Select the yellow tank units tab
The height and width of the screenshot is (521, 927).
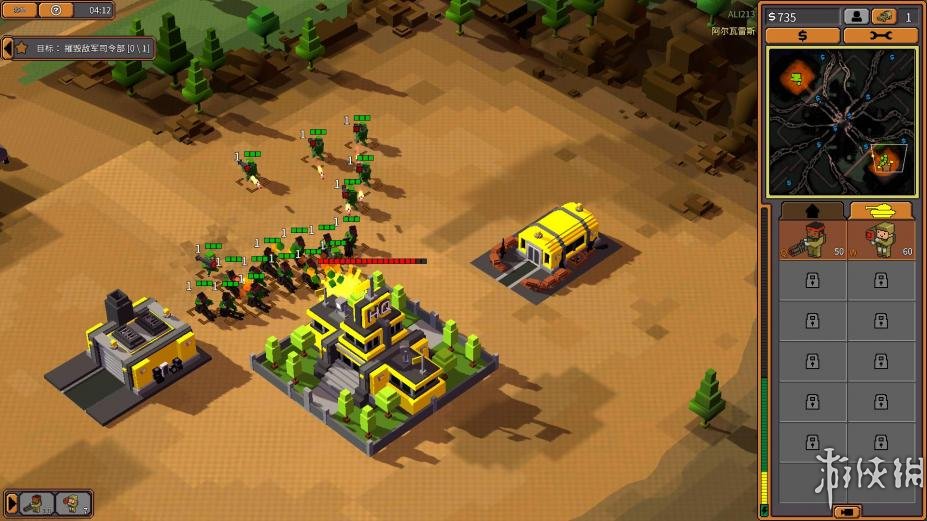(880, 211)
